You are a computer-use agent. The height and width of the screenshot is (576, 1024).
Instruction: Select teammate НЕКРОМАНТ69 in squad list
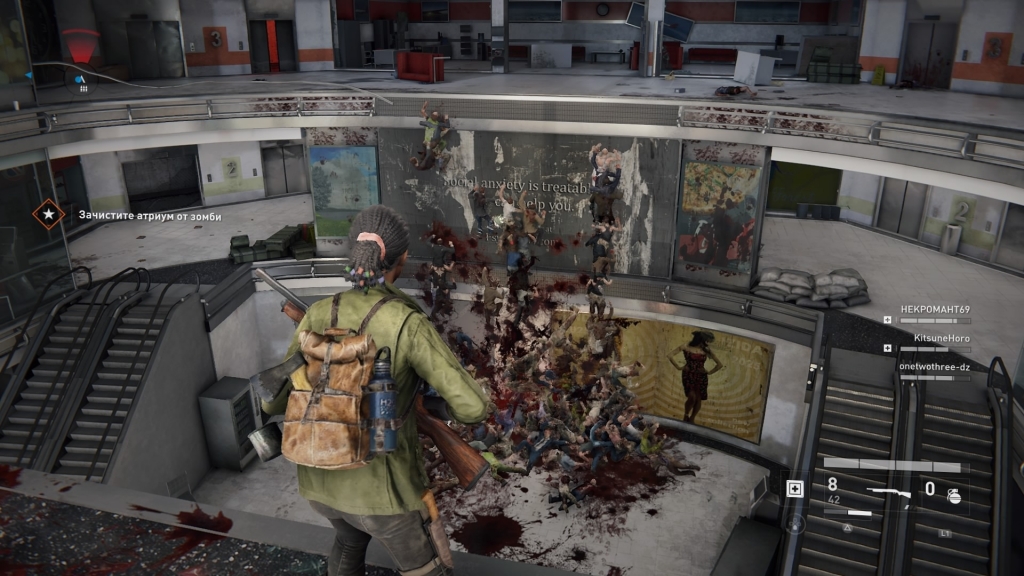pos(934,309)
